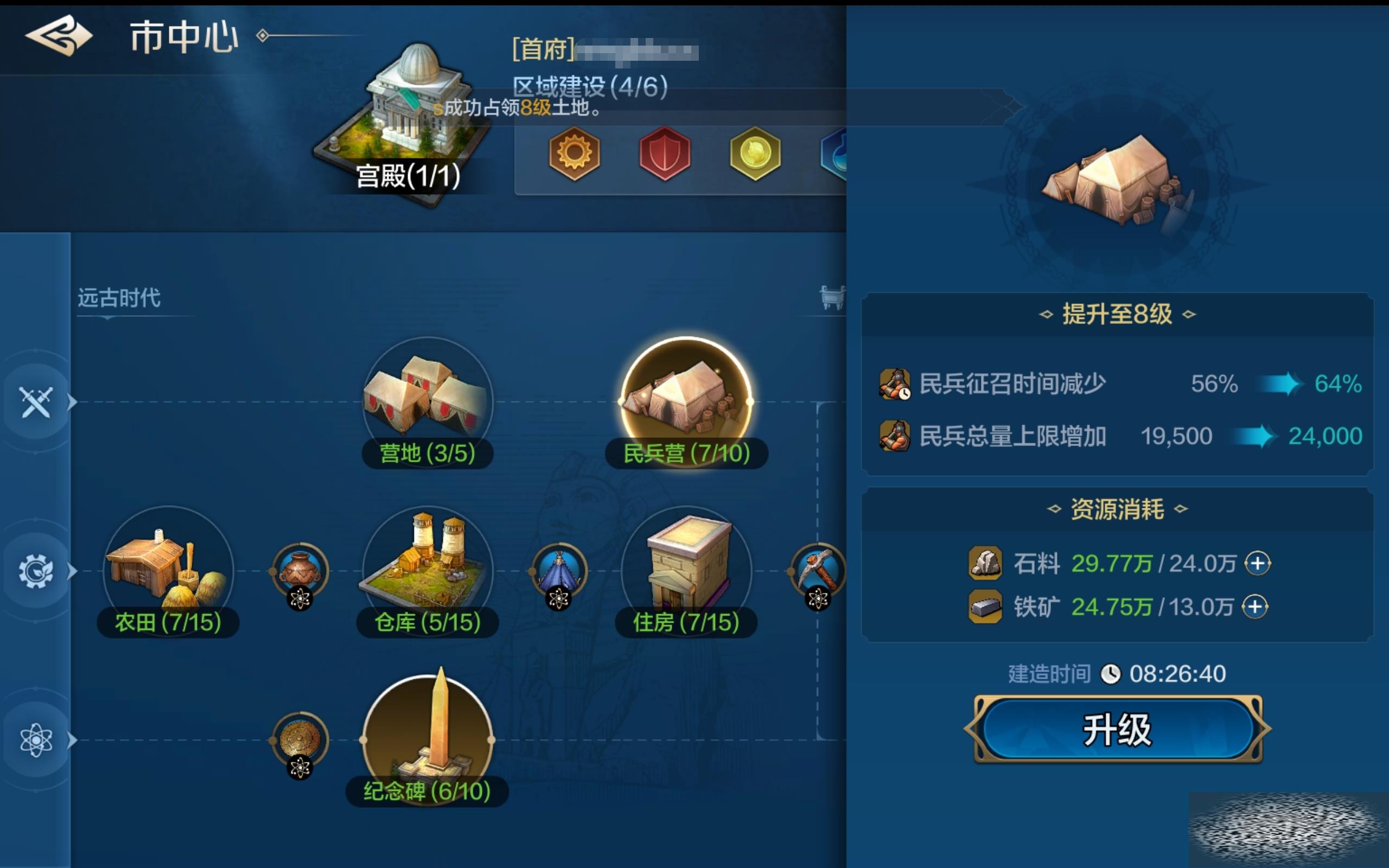Image resolution: width=1389 pixels, height=868 pixels.
Task: Open the clay pot technology node
Action: [300, 571]
